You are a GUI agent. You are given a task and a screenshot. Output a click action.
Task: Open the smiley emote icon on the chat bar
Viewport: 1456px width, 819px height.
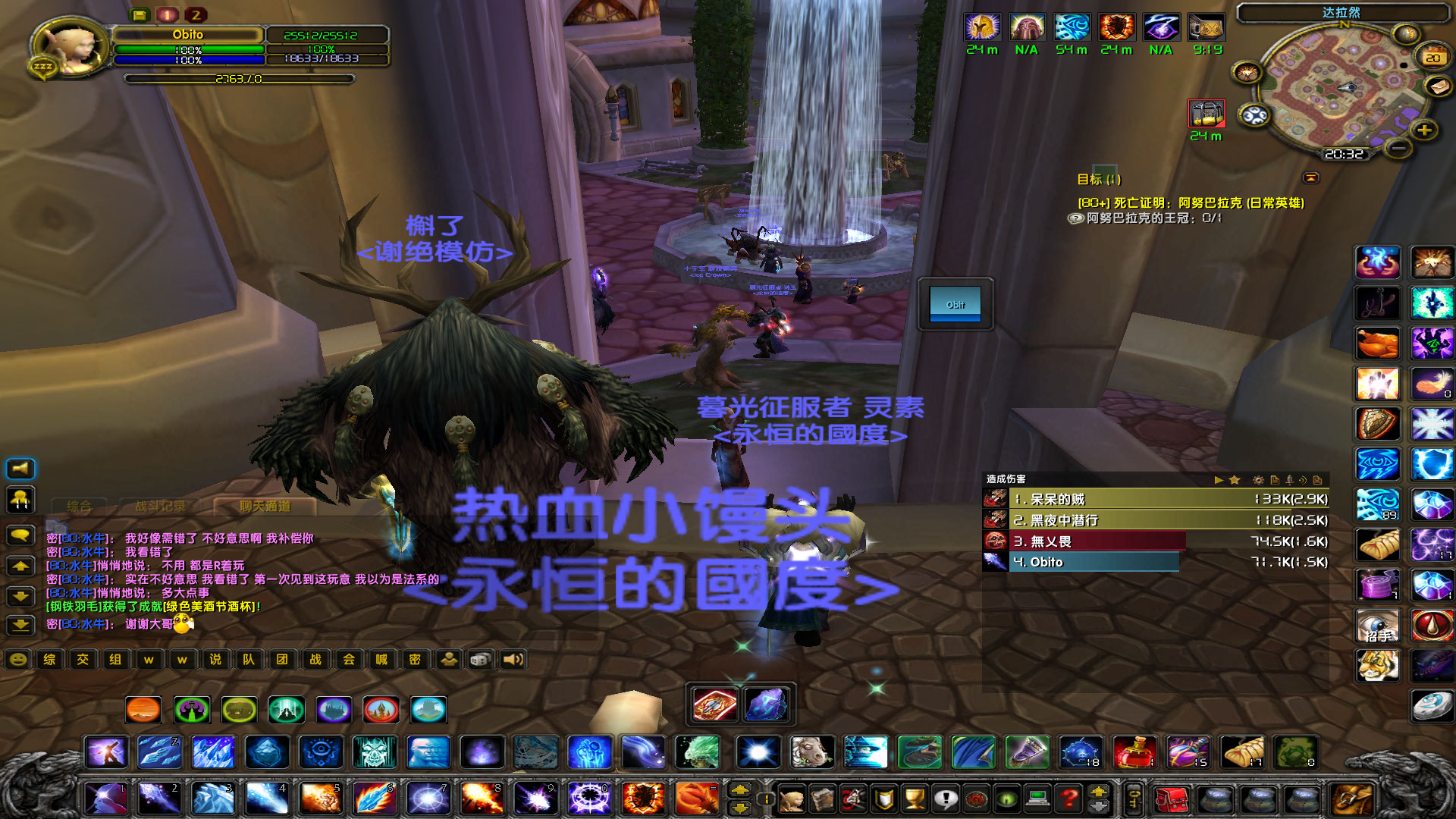point(17,660)
